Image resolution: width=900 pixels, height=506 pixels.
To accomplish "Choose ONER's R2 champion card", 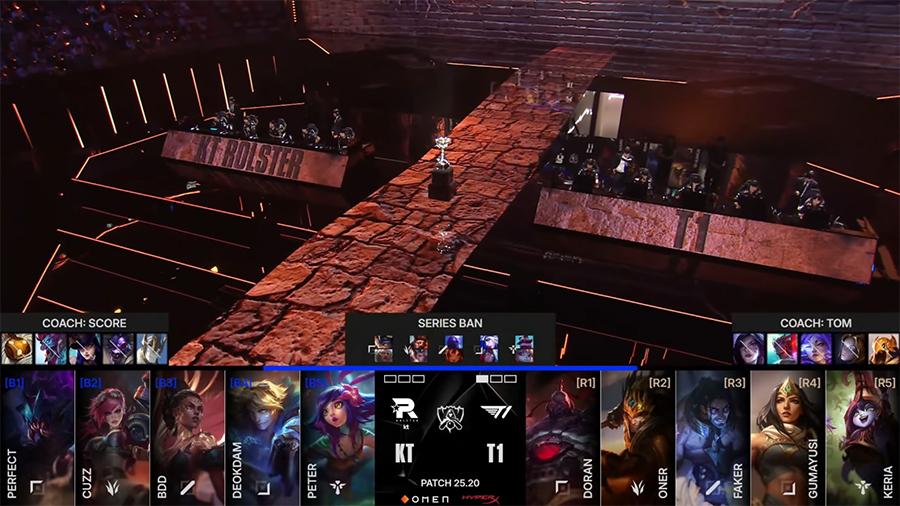I will pyautogui.click(x=637, y=437).
